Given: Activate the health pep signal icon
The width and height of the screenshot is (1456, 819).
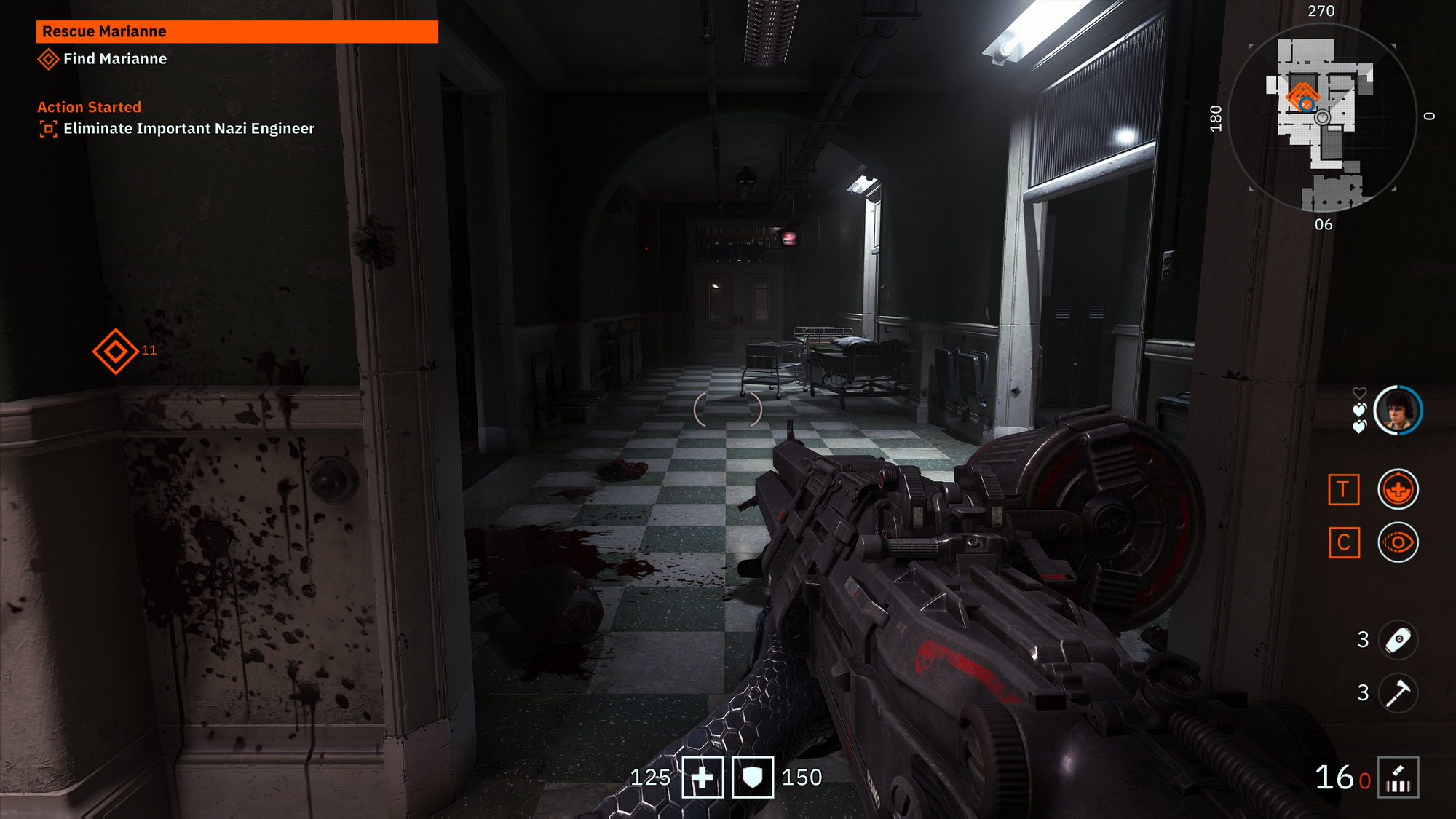Looking at the screenshot, I should (x=1397, y=489).
